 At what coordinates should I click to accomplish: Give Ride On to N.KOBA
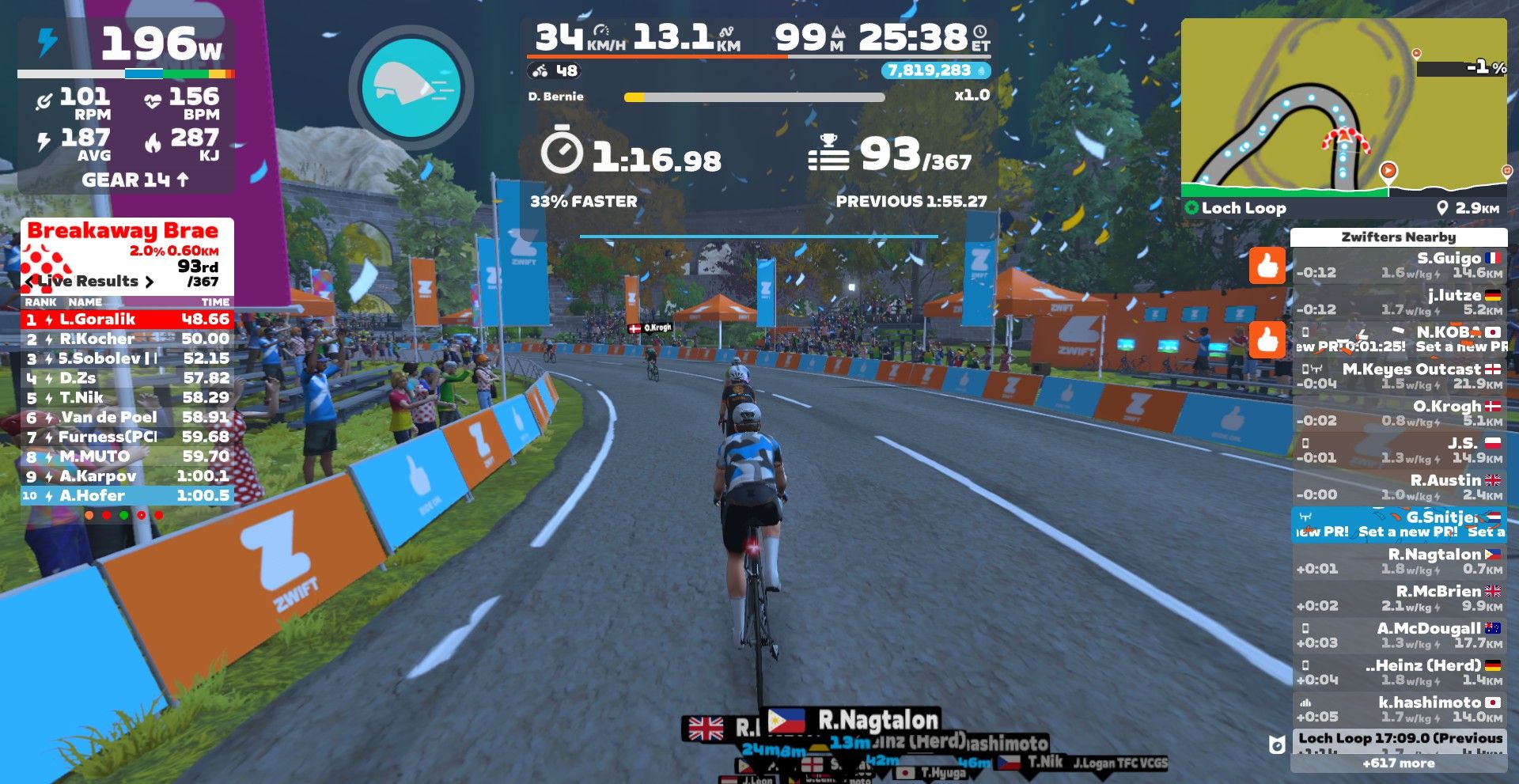pos(1267,340)
